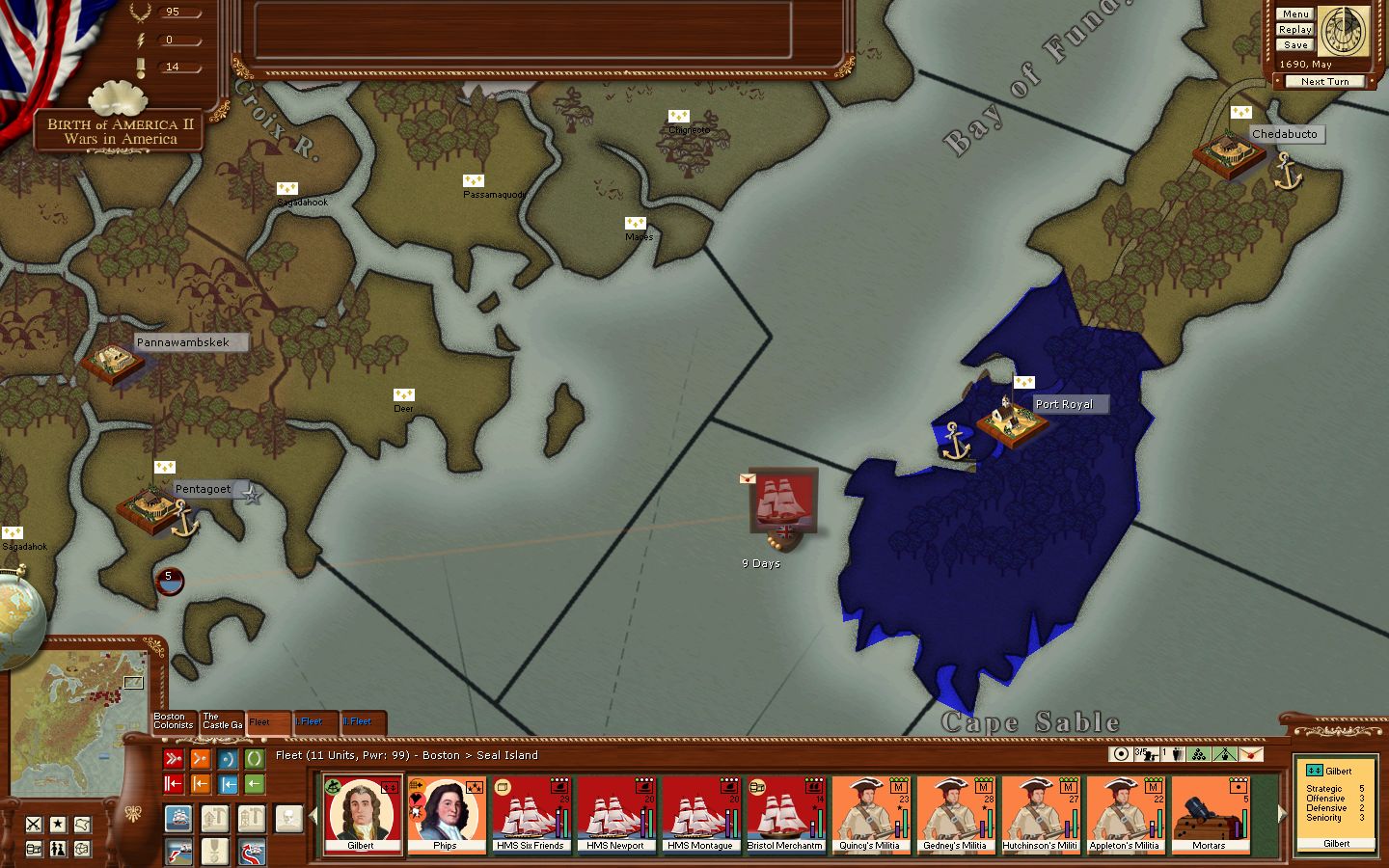Pick the Mortars unit card
Screen dimensions: 1389x868
[1209, 815]
